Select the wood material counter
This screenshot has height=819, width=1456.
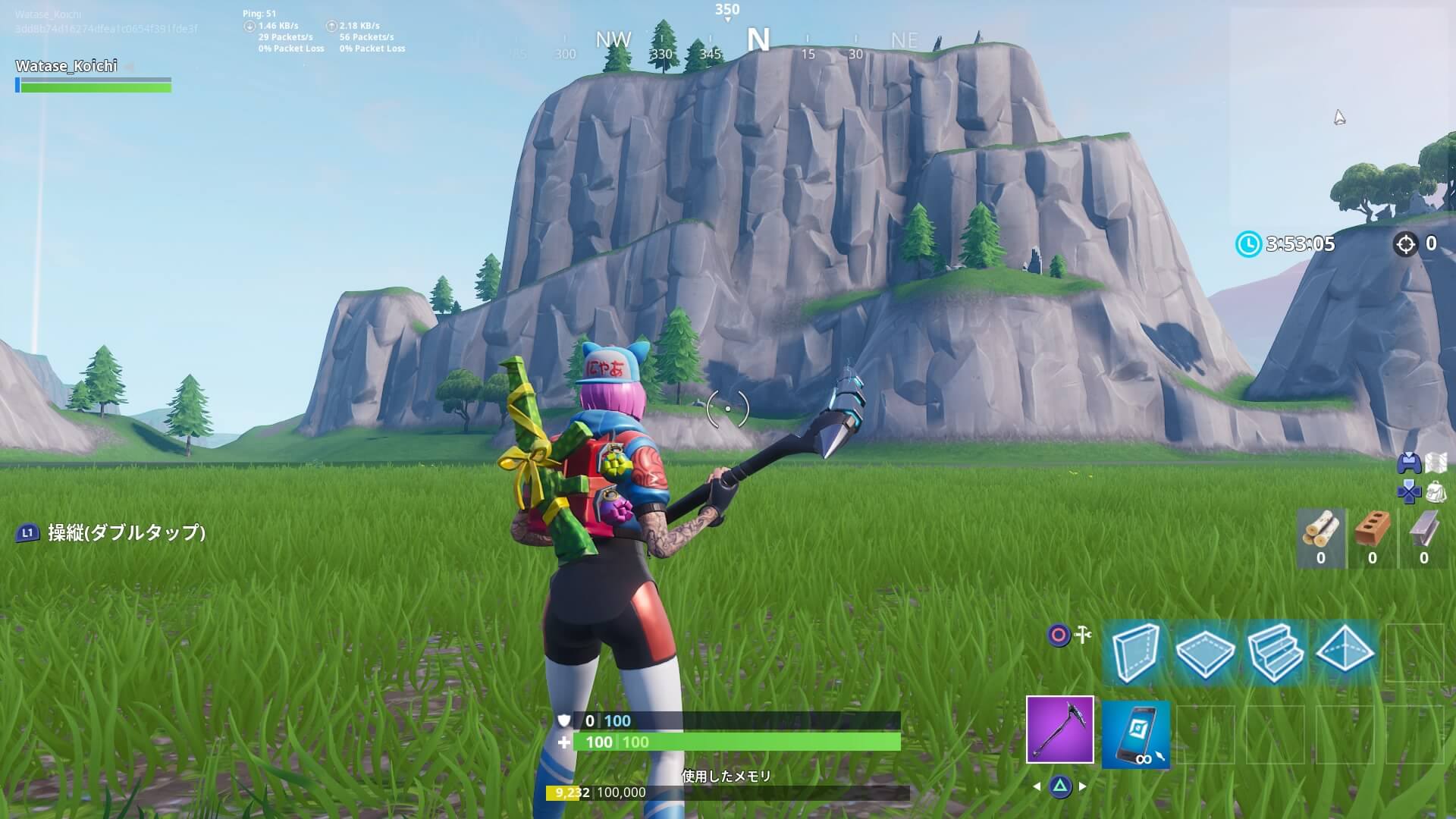coord(1320,538)
